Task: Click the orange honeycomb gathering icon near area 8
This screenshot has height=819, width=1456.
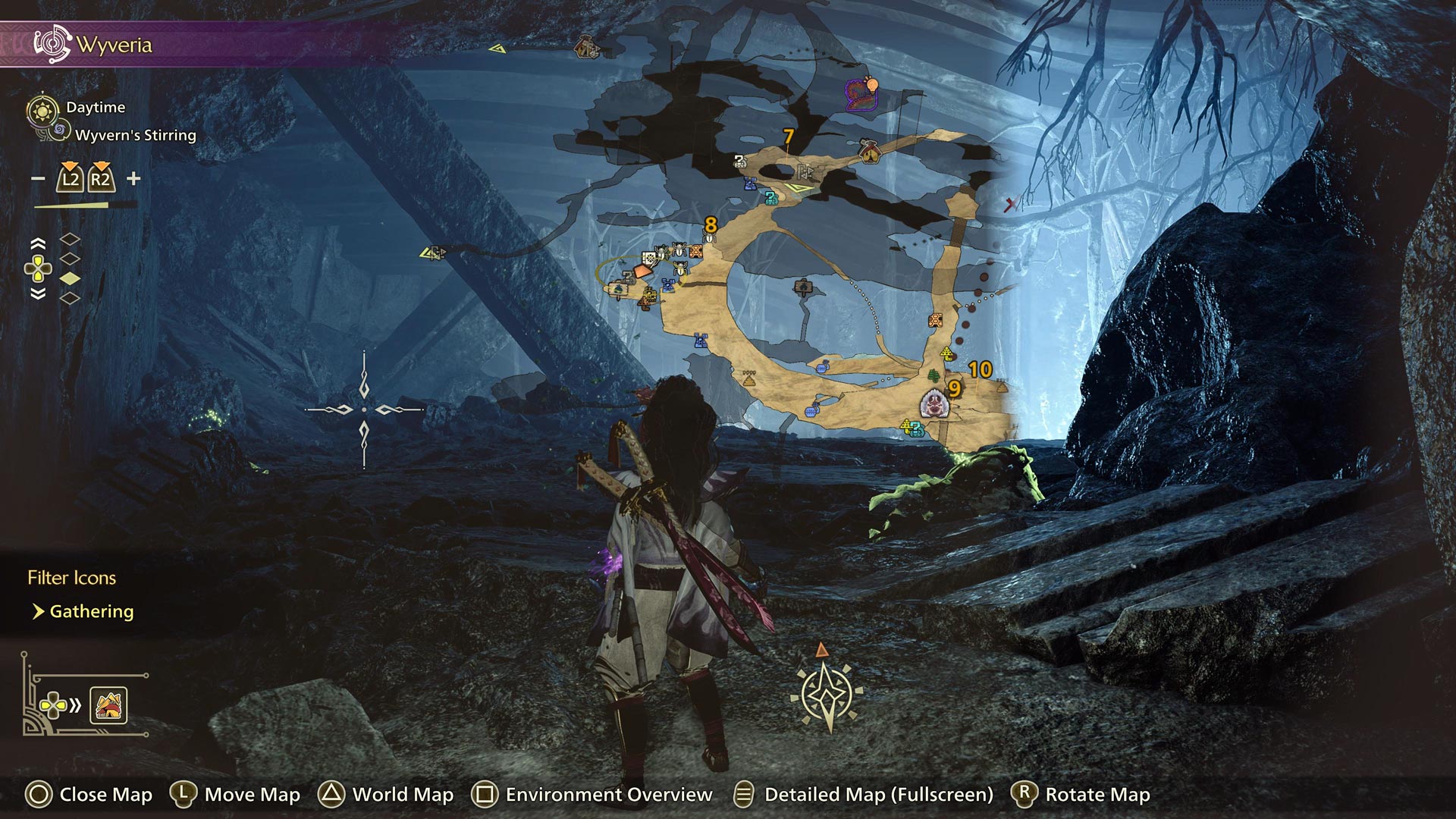Action: [695, 251]
